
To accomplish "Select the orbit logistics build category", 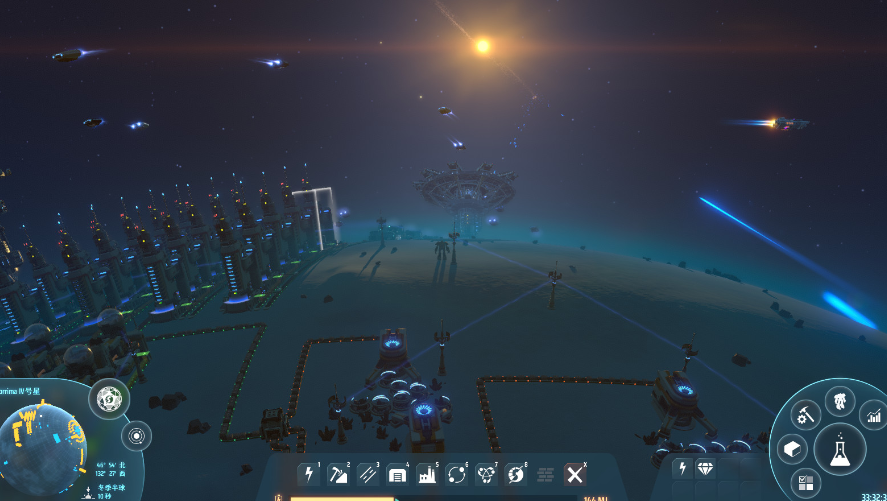I will [458, 473].
